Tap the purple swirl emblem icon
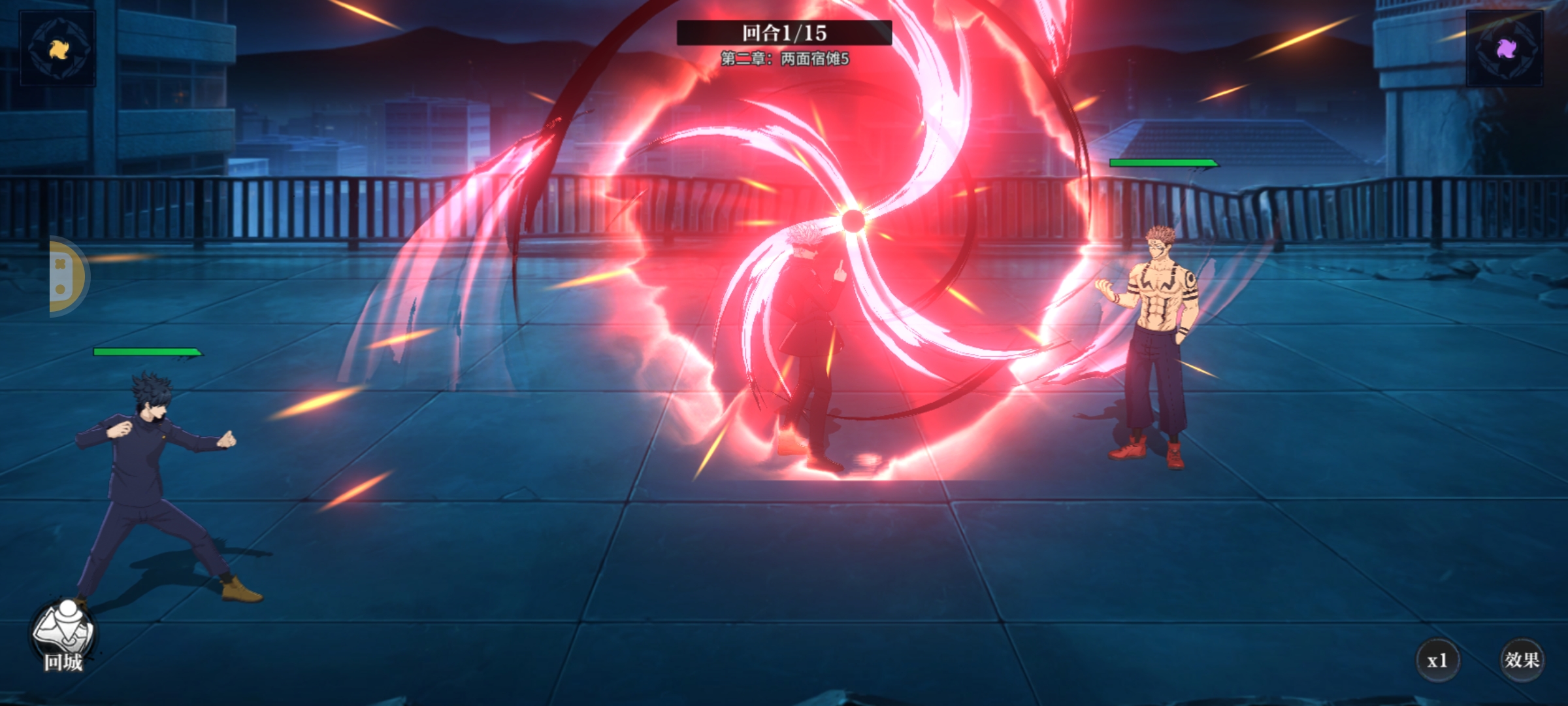 [x=1505, y=48]
